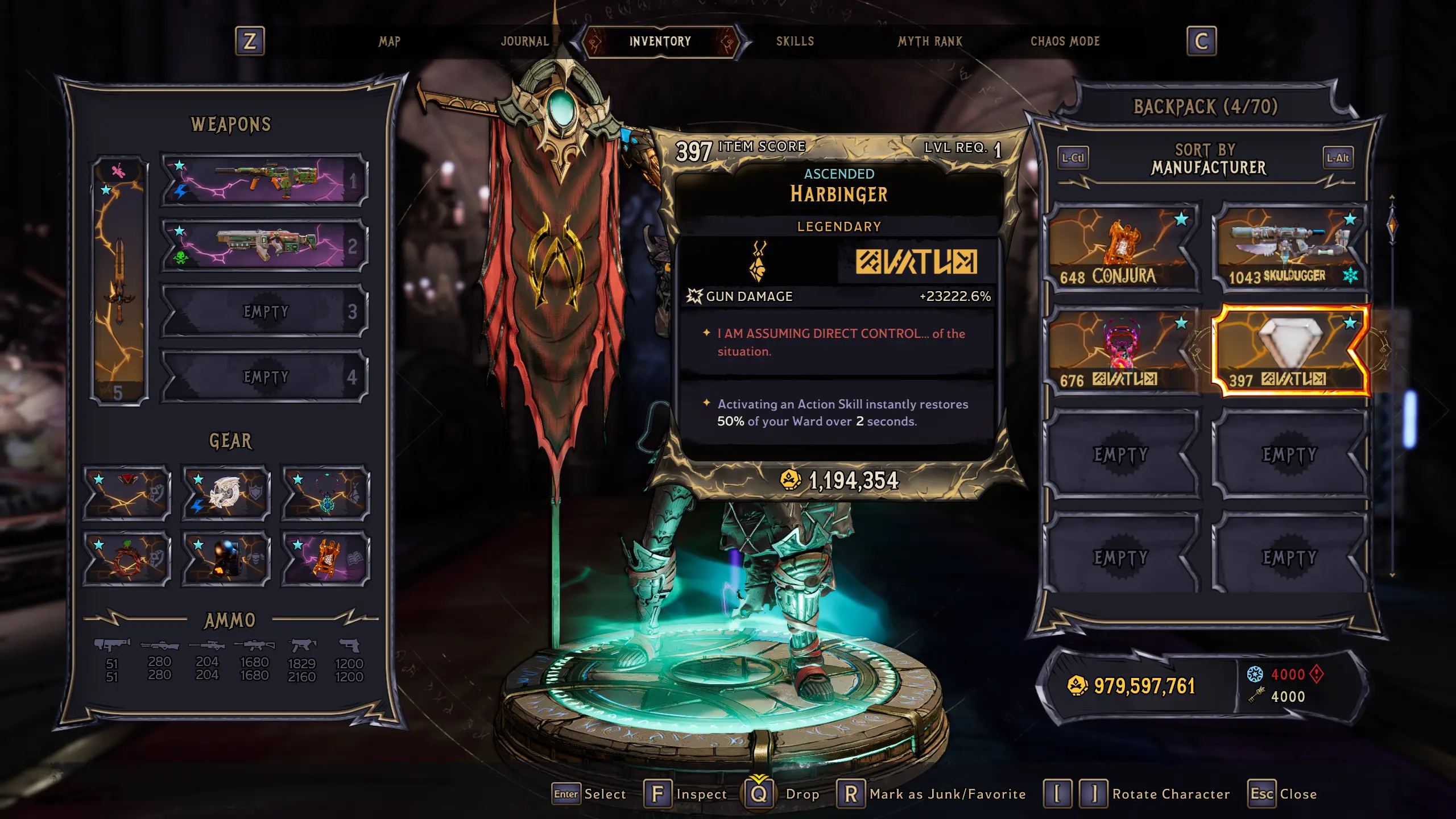Switch to Chaos Mode tab
This screenshot has width=1456, height=819.
pyautogui.click(x=1065, y=42)
